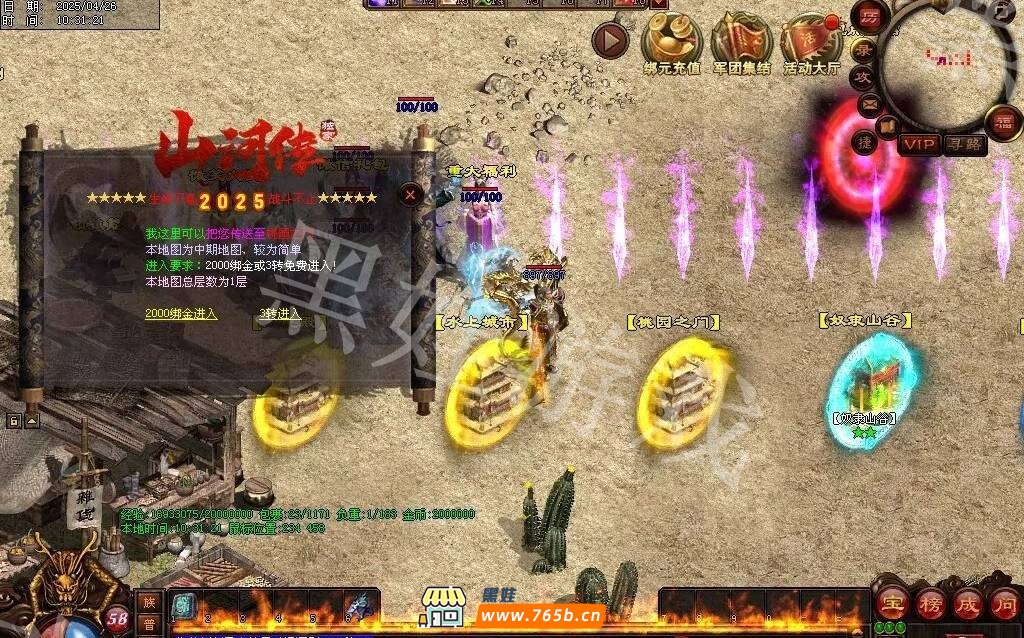
Task: Switch to the 族 chat channel
Action: (x=148, y=602)
